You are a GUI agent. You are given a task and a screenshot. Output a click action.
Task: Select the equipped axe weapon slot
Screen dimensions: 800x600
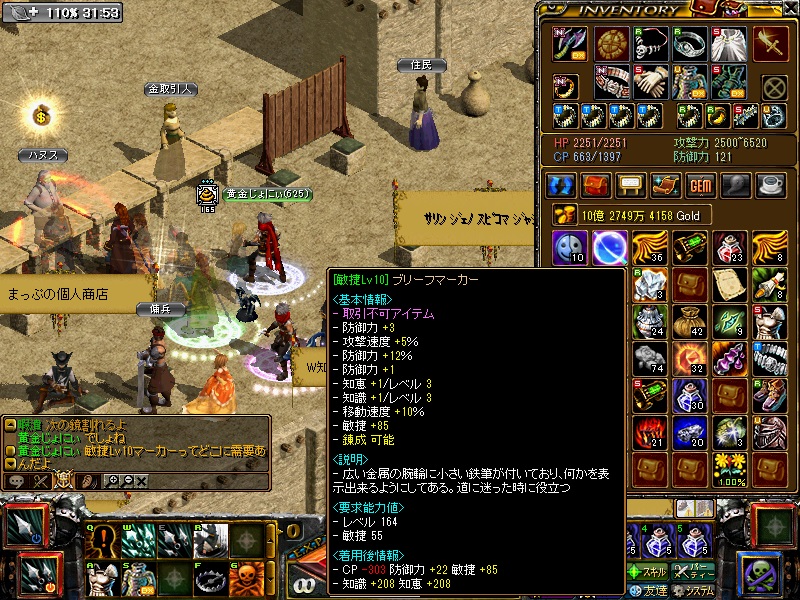(570, 44)
